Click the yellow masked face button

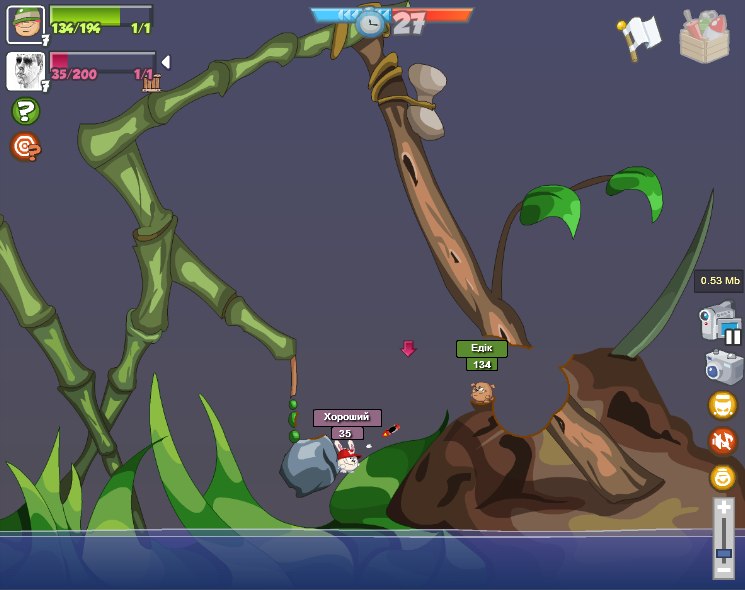click(722, 405)
